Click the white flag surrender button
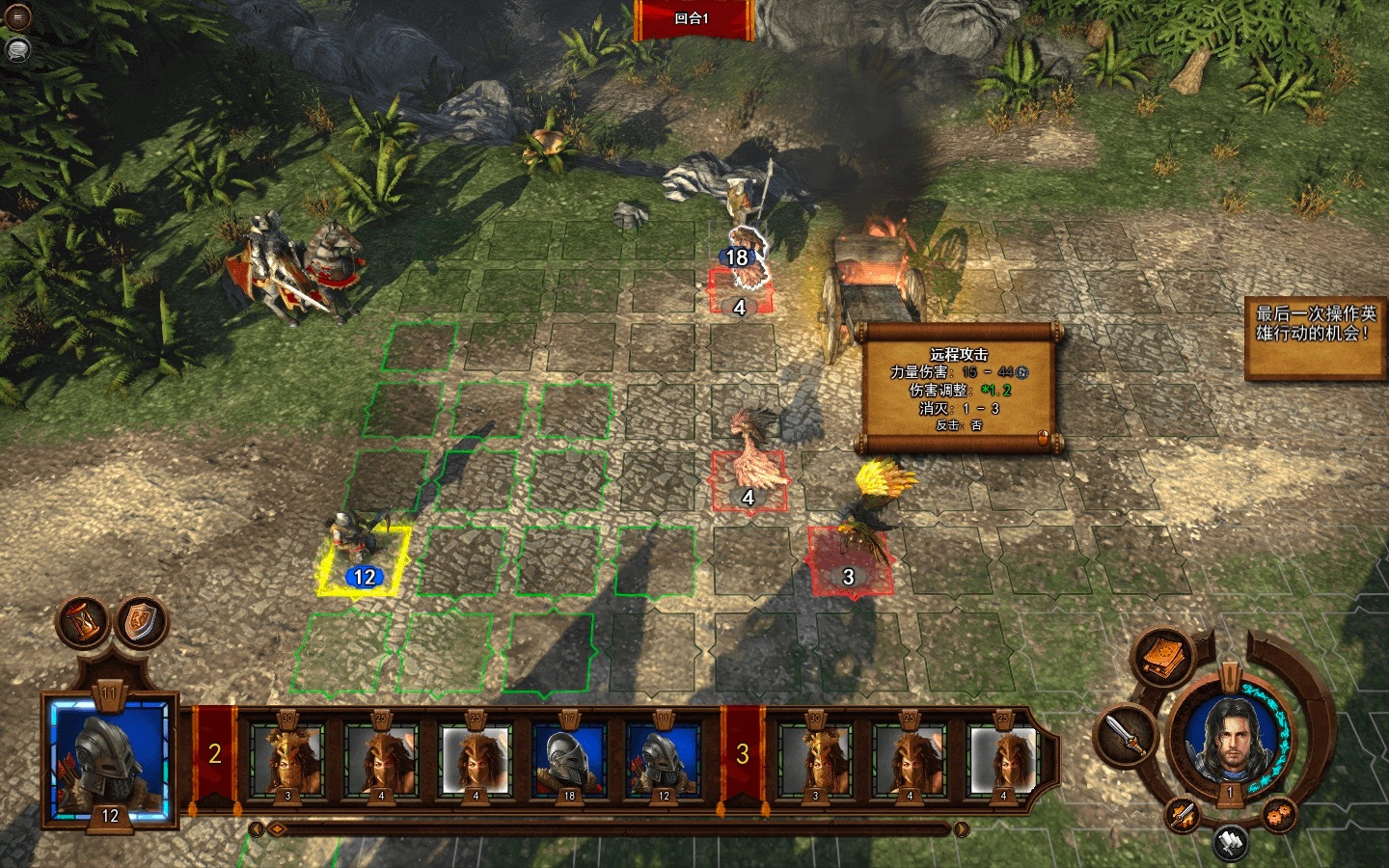The height and width of the screenshot is (868, 1389). (x=1231, y=841)
